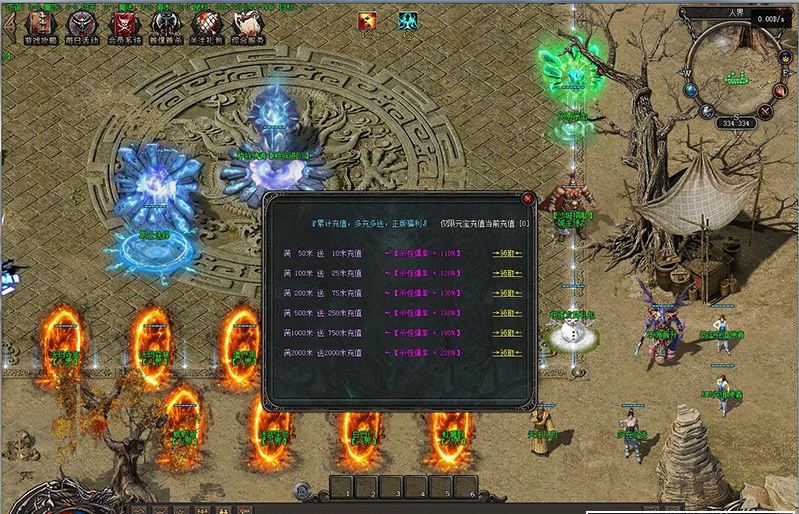Open the 关注礼包 gift pack icon
This screenshot has height=514, width=799.
point(206,27)
